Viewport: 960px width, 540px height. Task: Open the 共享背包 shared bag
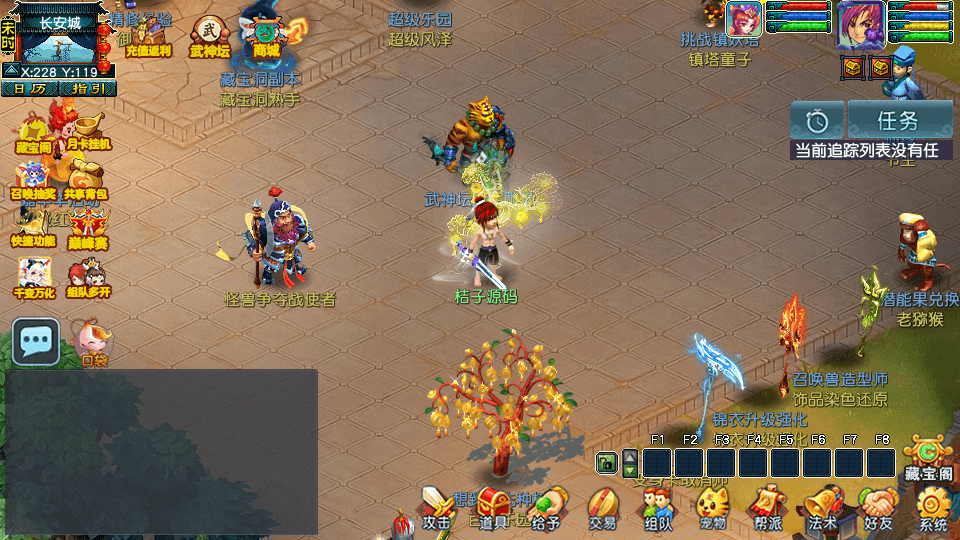(x=86, y=178)
